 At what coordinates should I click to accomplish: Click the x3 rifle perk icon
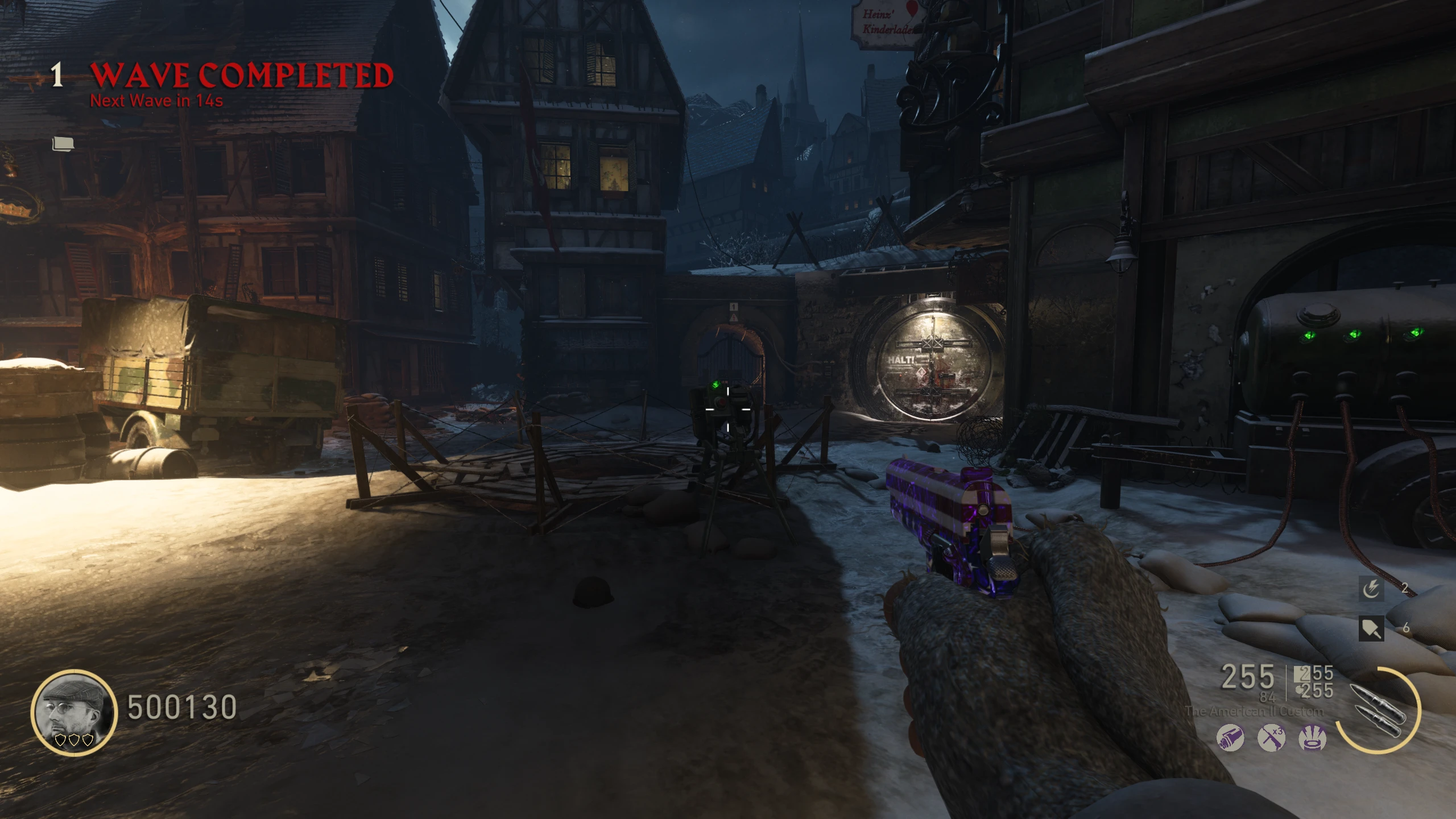coord(1271,739)
